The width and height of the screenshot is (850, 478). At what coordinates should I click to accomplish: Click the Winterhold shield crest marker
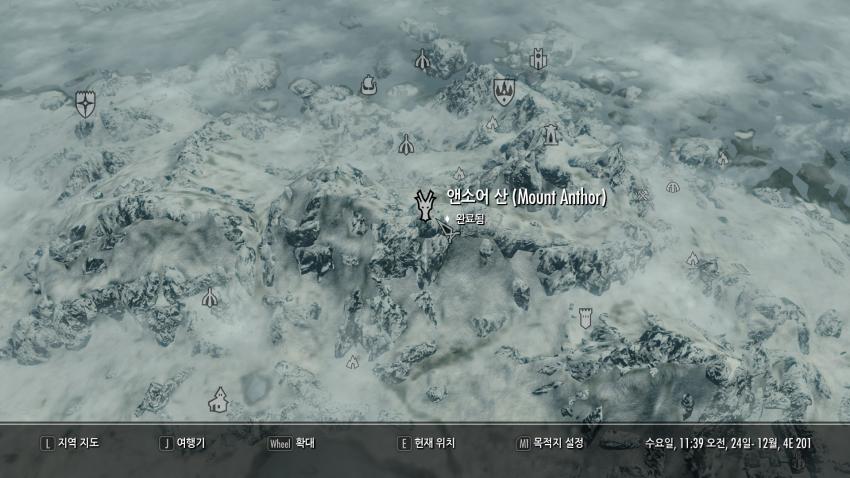pos(503,92)
